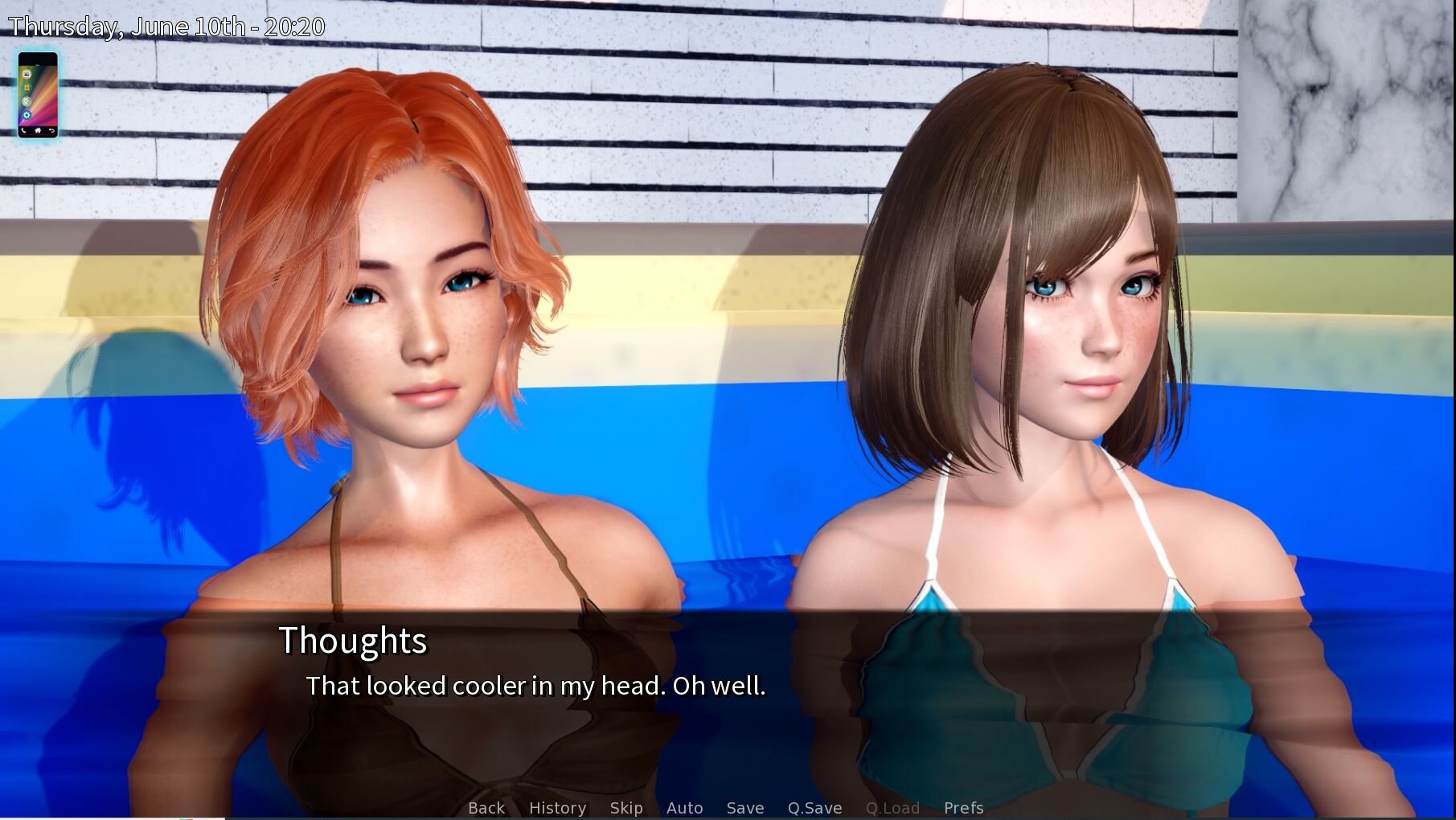The image size is (1456, 820).
Task: Turn on Auto advance
Action: pyautogui.click(x=684, y=808)
